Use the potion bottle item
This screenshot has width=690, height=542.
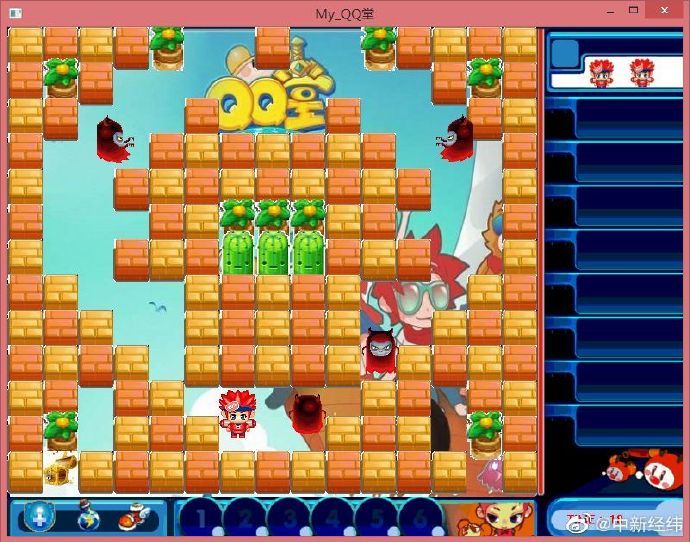[86, 517]
